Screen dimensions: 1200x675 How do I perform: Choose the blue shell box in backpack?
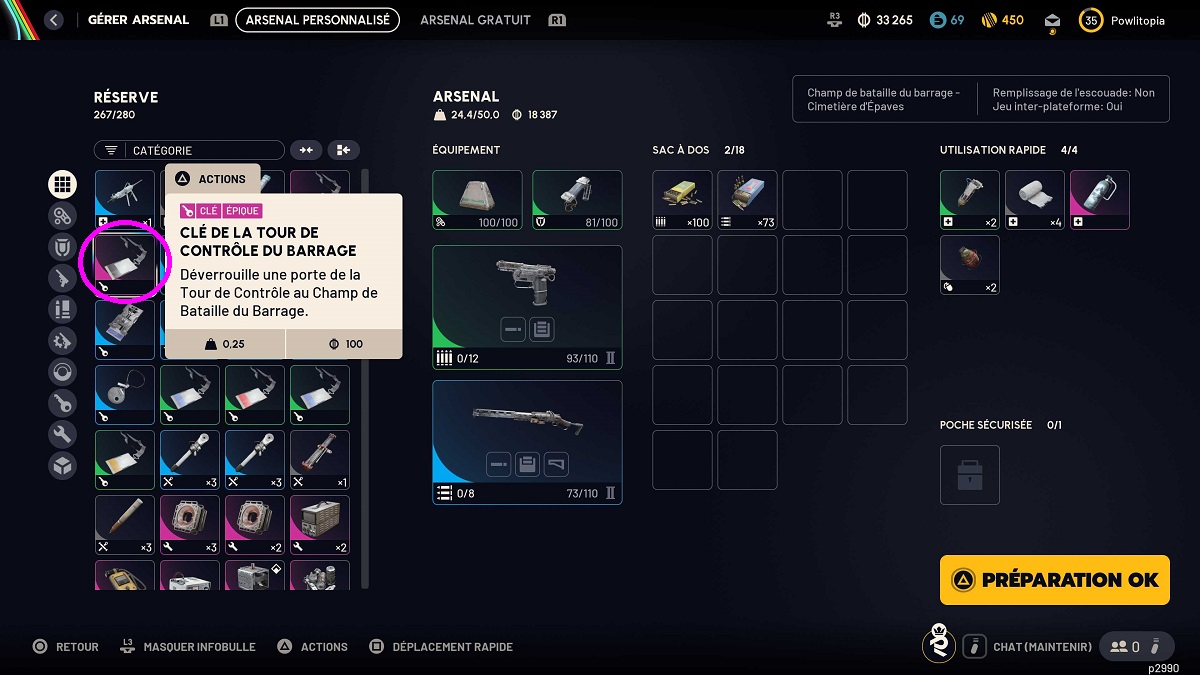tap(747, 200)
